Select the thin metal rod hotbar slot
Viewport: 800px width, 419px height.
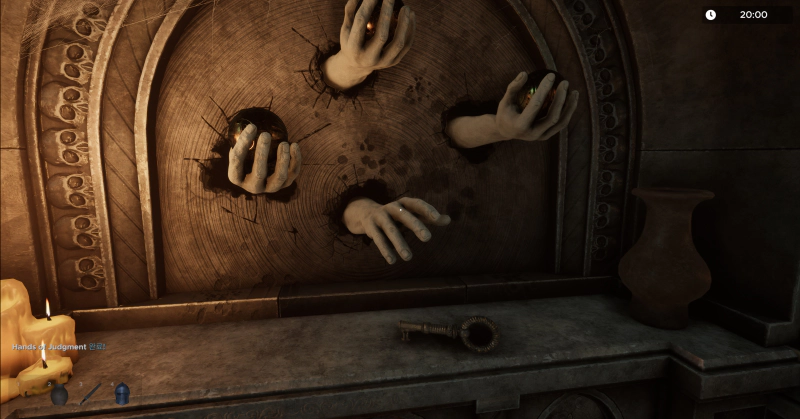point(91,393)
